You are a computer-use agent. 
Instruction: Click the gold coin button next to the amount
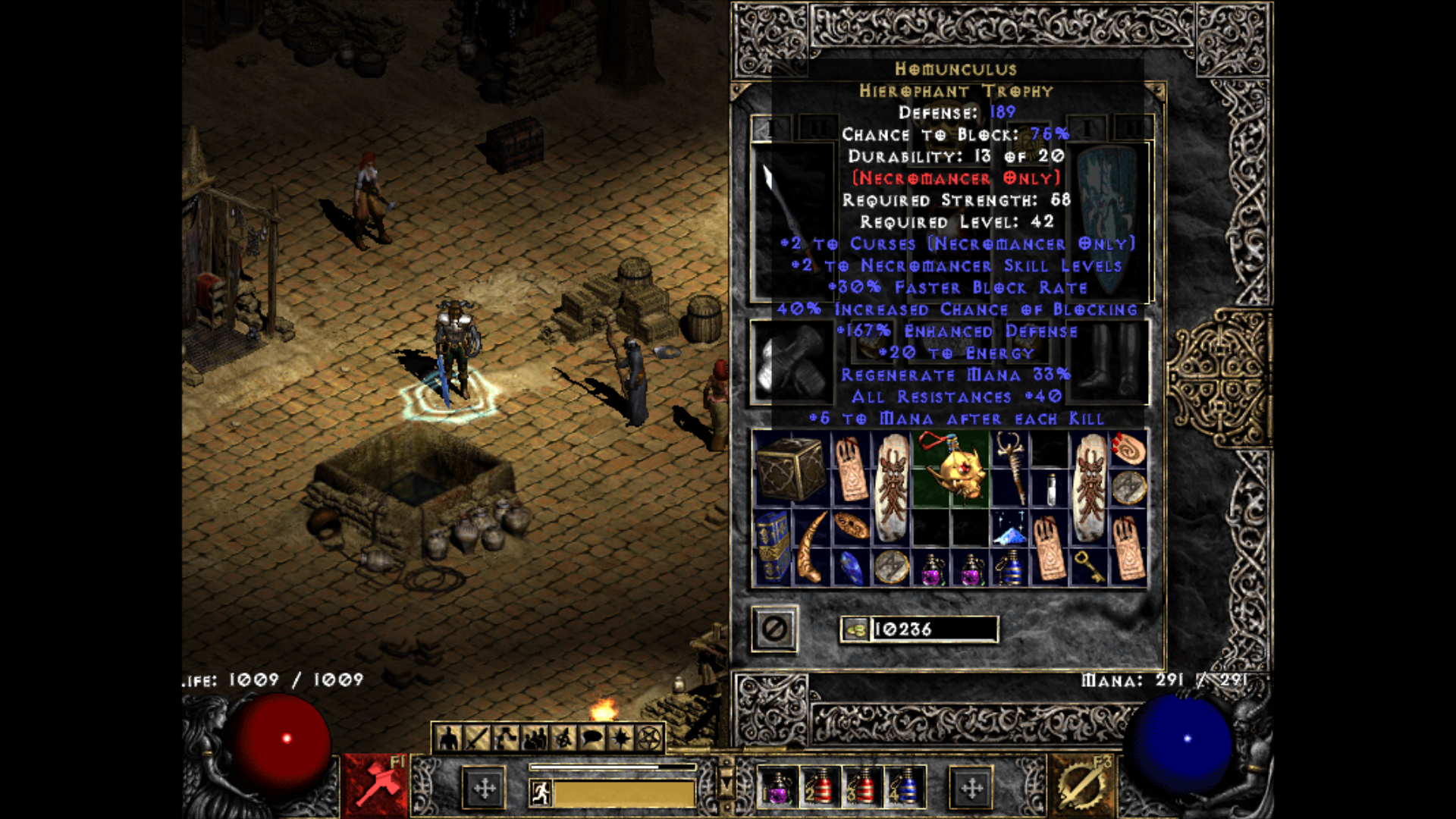[x=855, y=629]
